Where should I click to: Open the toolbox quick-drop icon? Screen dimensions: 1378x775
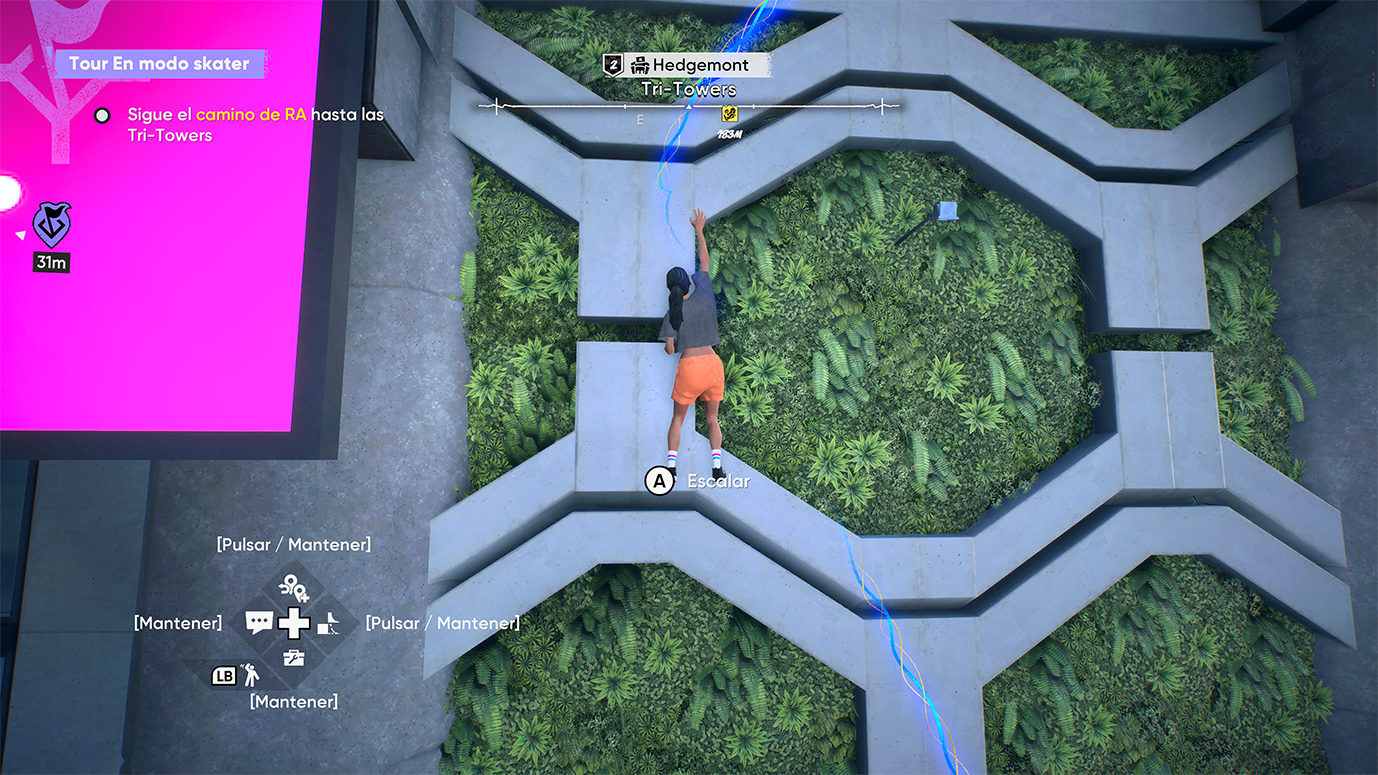pos(294,658)
